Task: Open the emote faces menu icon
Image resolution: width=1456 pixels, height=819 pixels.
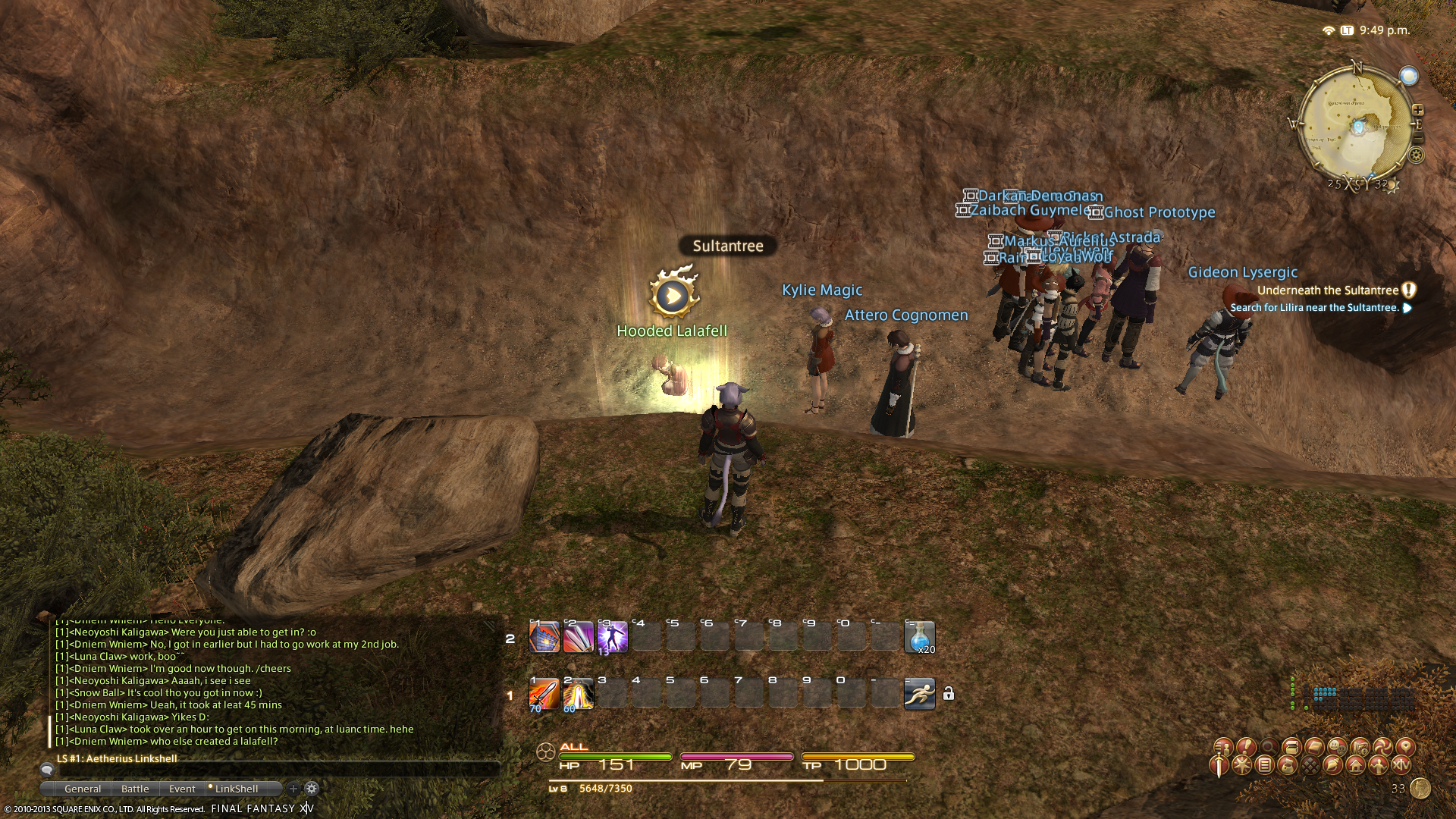Action: [1337, 746]
